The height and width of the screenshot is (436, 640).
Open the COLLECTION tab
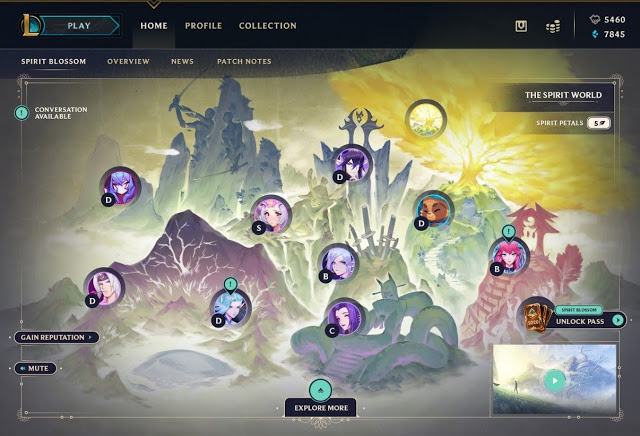click(x=267, y=26)
